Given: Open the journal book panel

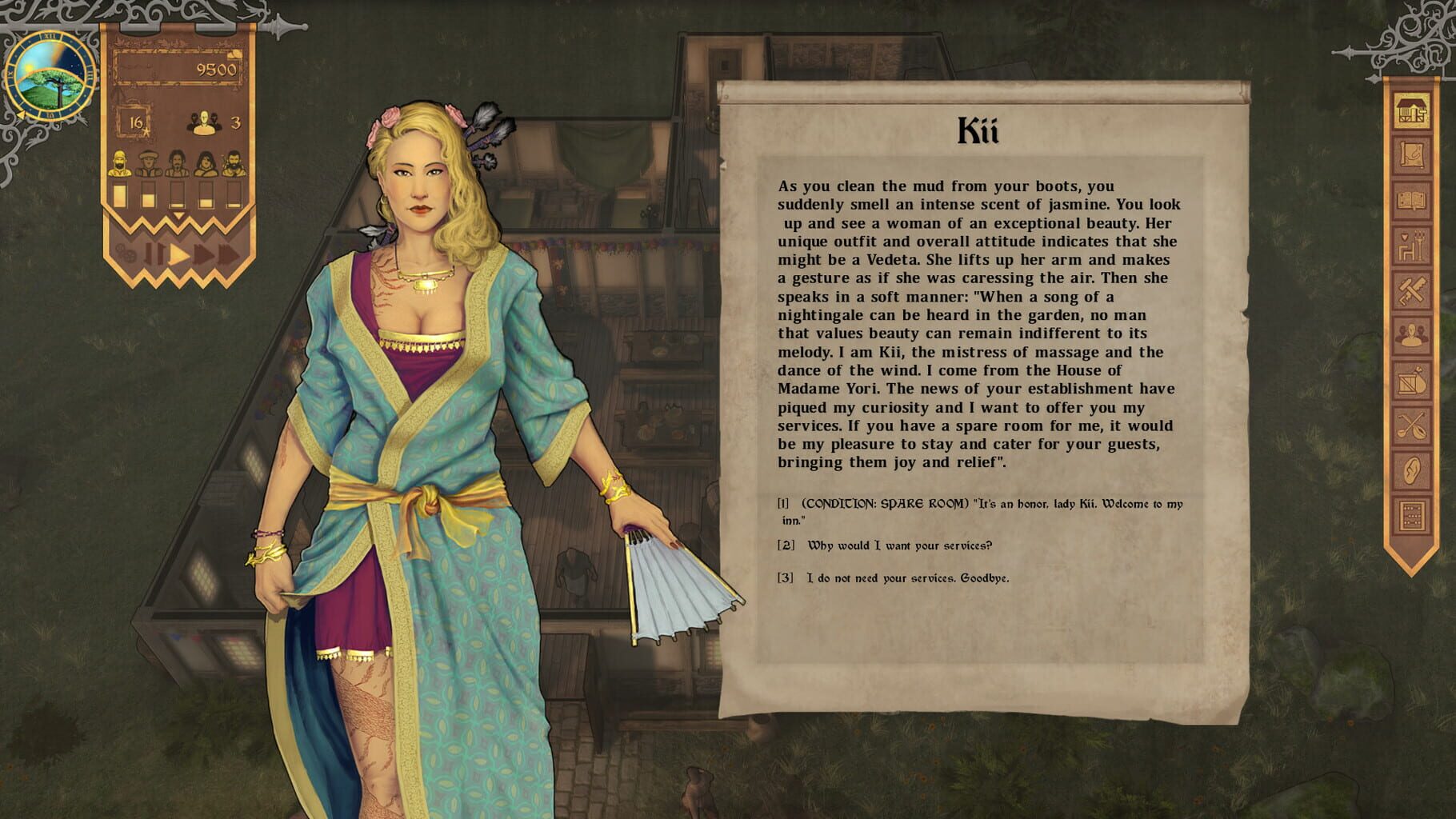Looking at the screenshot, I should 1413,198.
